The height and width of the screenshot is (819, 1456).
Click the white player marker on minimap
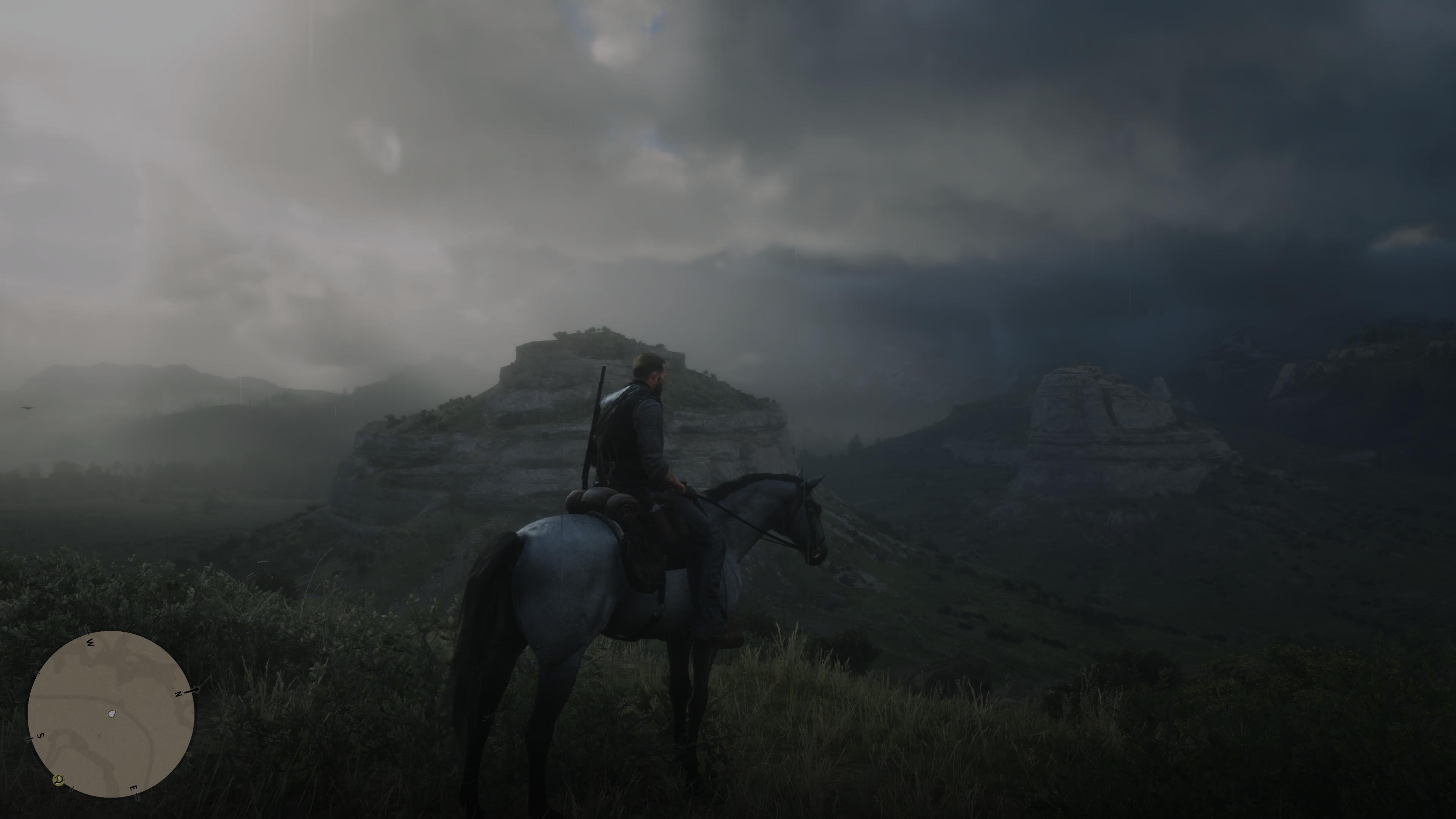(112, 714)
